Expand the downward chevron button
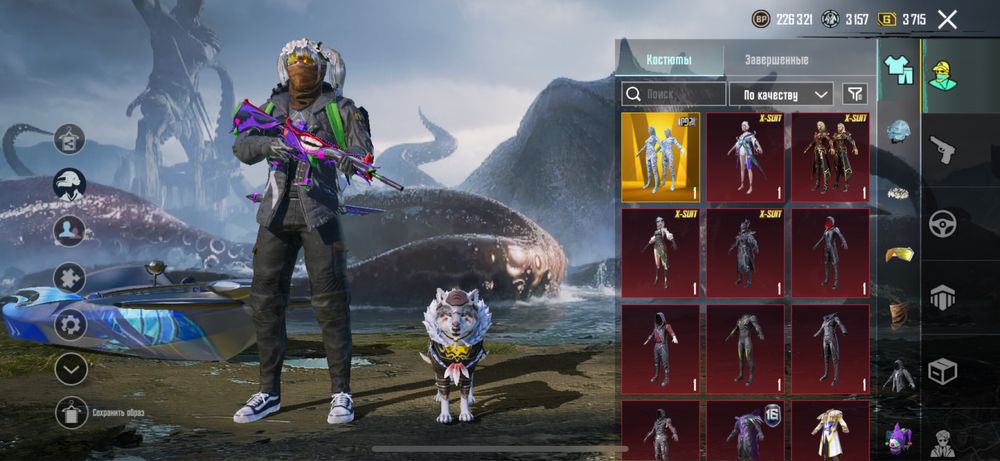This screenshot has height=461, width=1000. [x=70, y=369]
